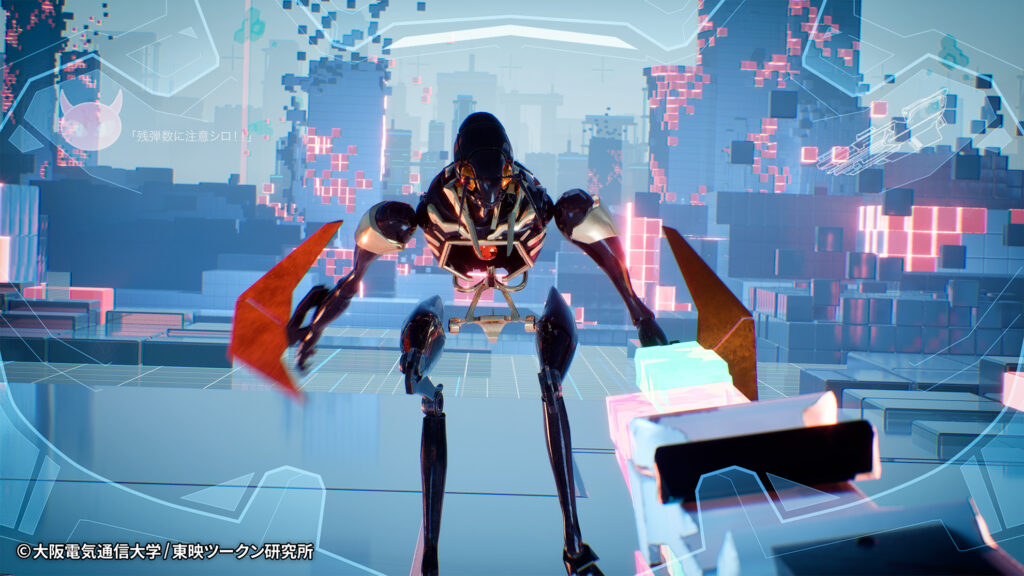
Task: Click the pink horned companion face icon
Action: point(90,120)
